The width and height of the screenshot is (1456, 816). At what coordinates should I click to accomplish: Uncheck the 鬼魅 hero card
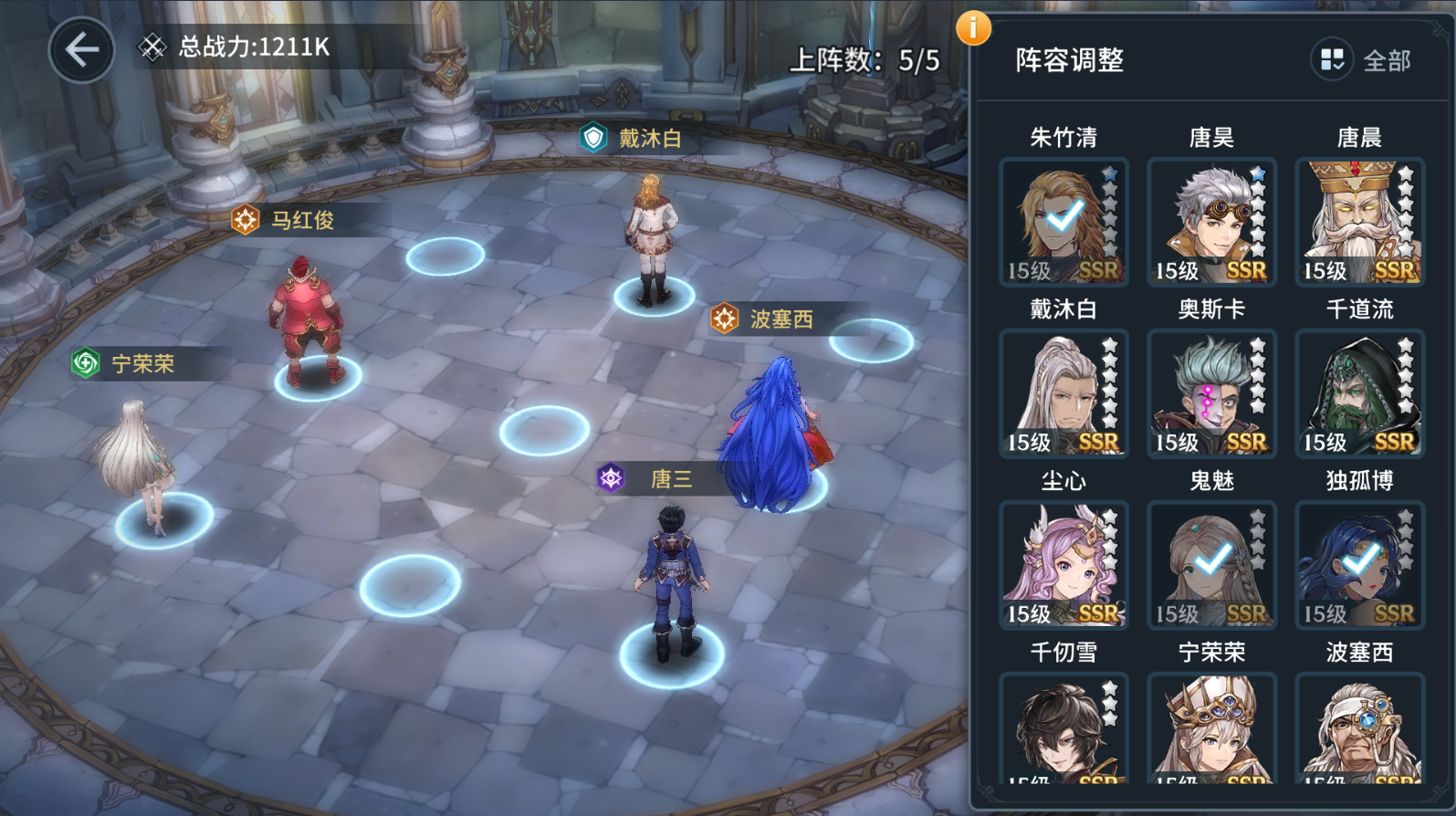1211,565
